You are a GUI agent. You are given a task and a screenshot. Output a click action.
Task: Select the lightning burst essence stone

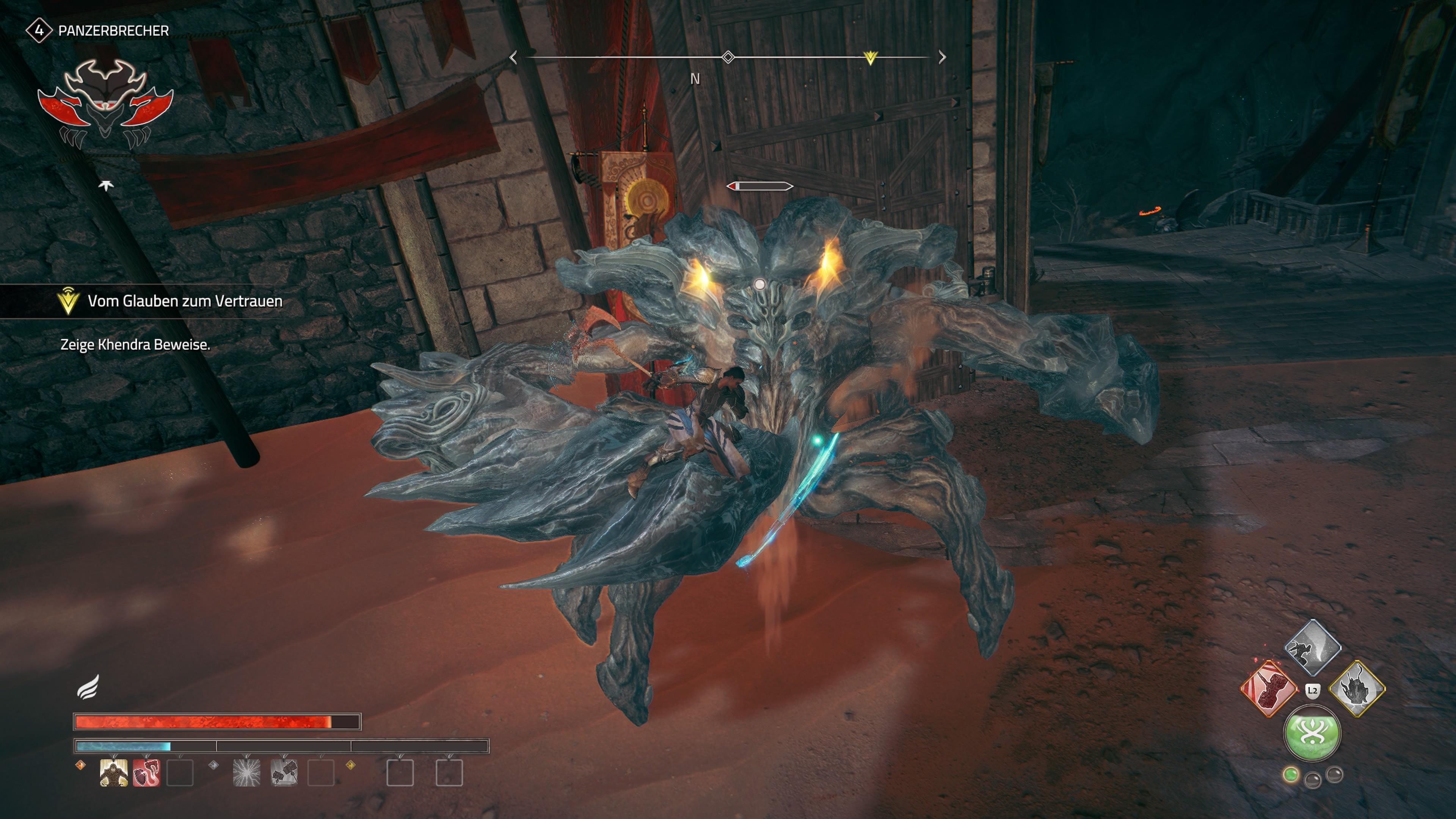coord(247,772)
